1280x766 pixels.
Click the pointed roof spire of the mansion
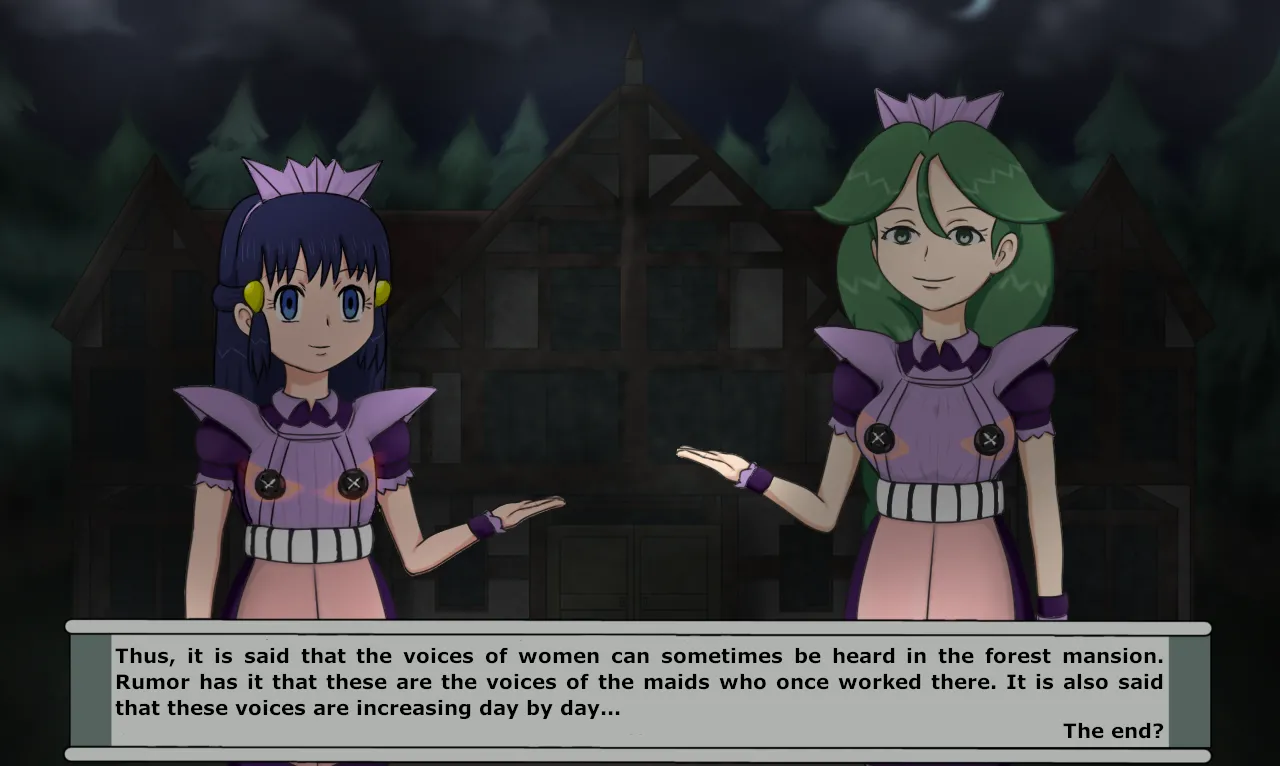(633, 45)
